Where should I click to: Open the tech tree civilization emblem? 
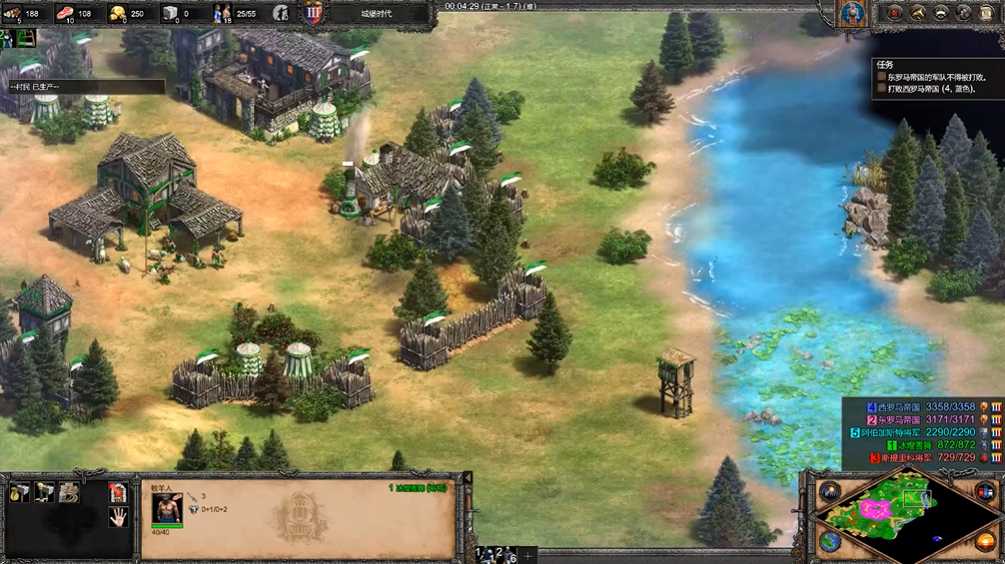pyautogui.click(x=852, y=13)
